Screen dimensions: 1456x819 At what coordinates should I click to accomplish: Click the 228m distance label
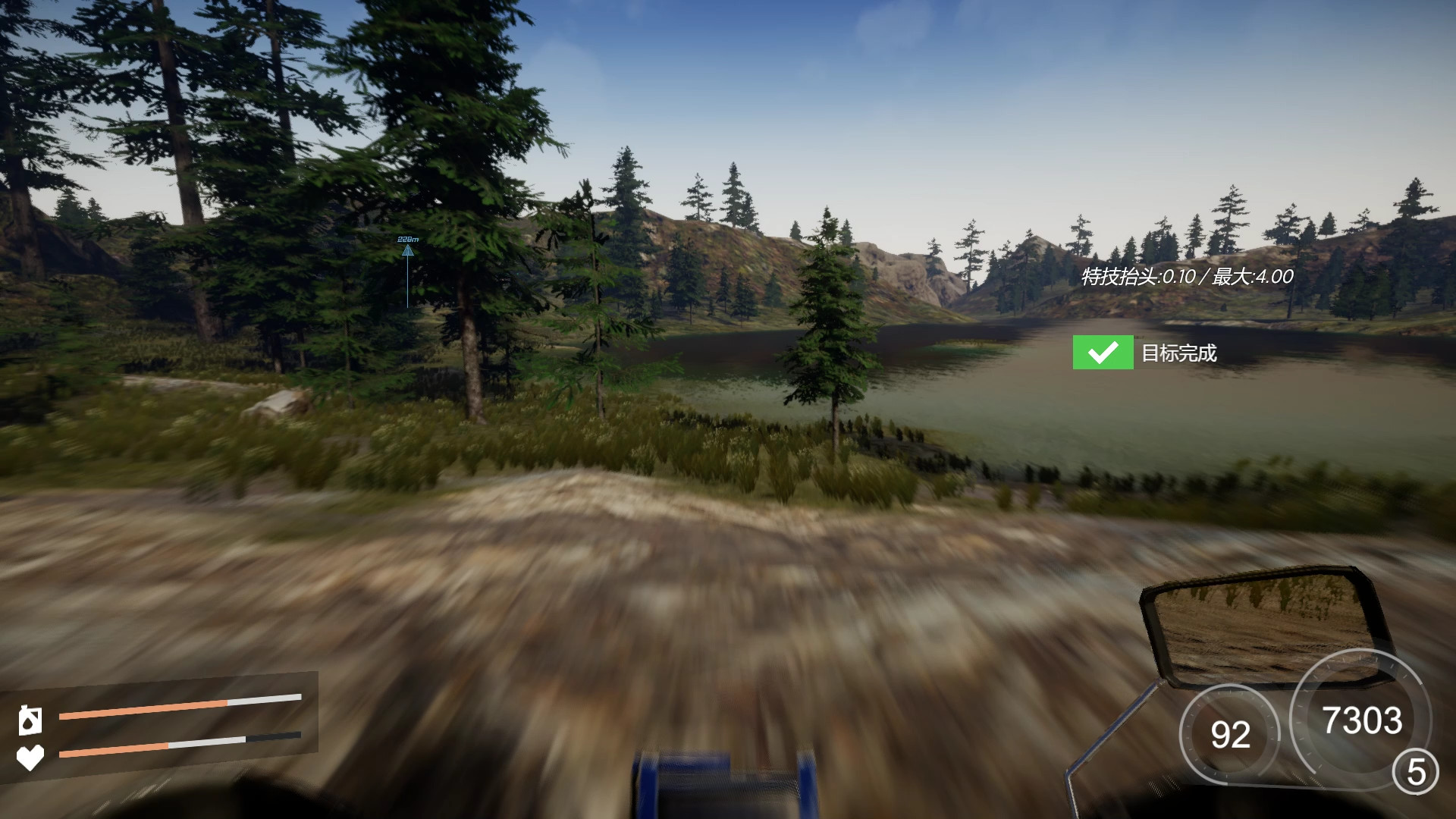click(x=406, y=238)
